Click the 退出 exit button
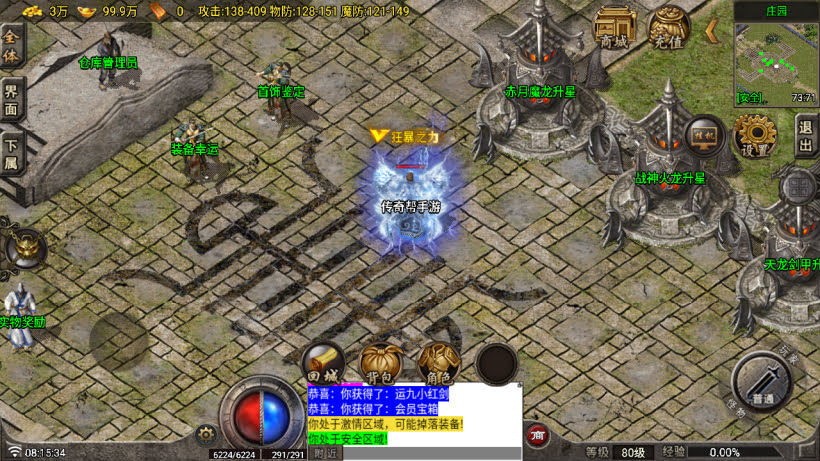820x461 pixels. 806,135
